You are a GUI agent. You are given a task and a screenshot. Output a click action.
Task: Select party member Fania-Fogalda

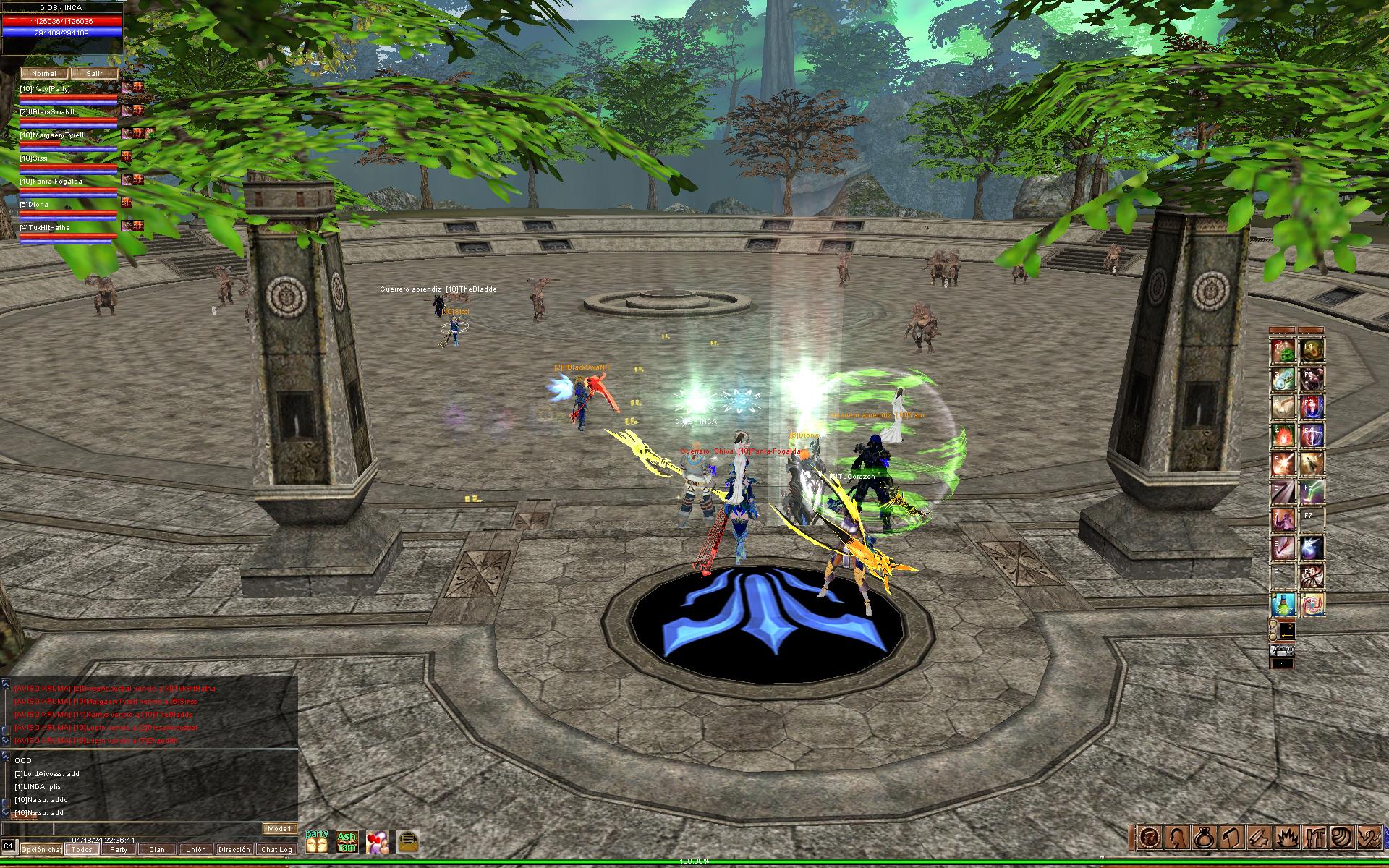pos(51,182)
